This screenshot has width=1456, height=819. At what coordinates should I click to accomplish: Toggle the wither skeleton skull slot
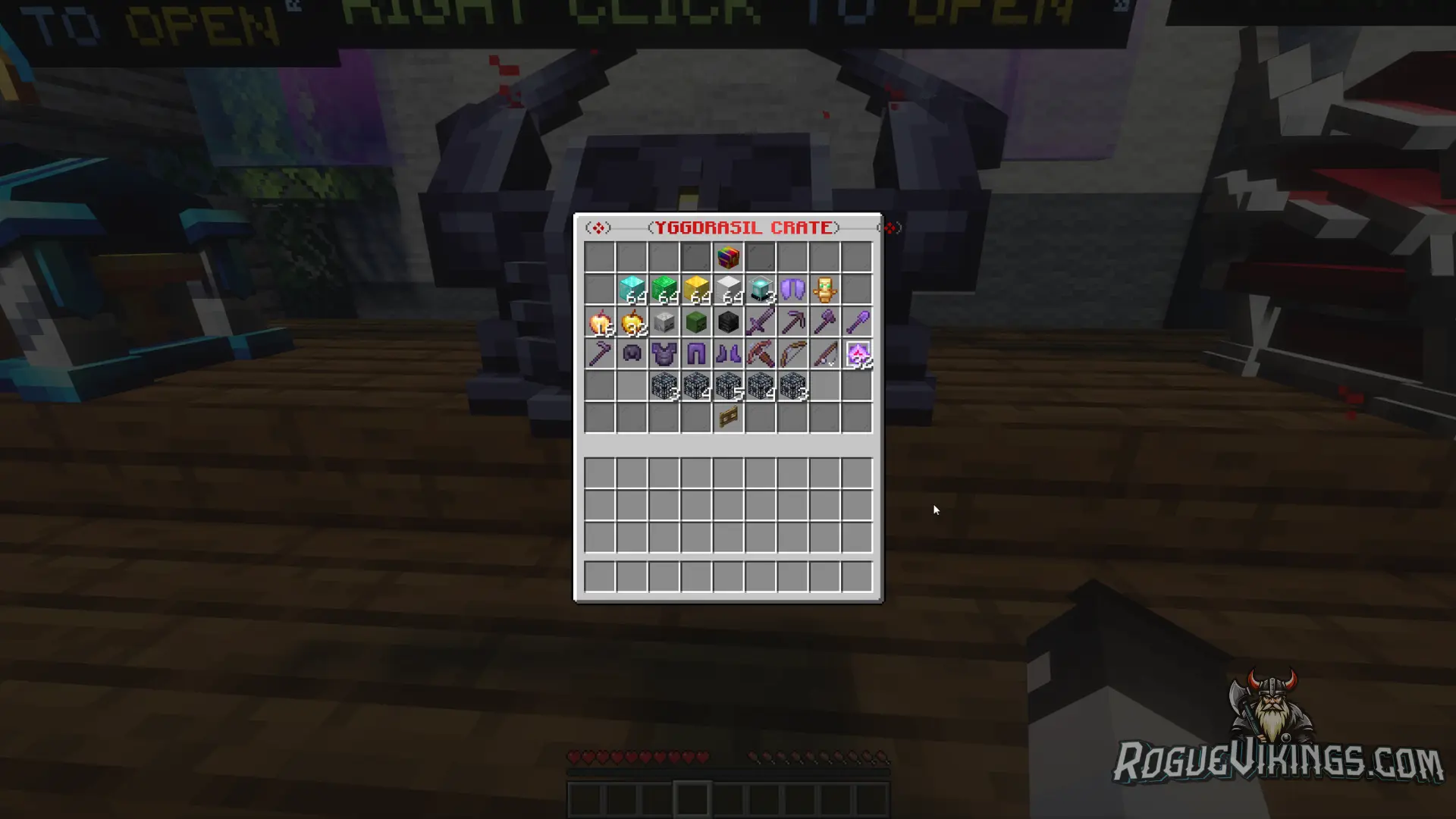pos(726,322)
